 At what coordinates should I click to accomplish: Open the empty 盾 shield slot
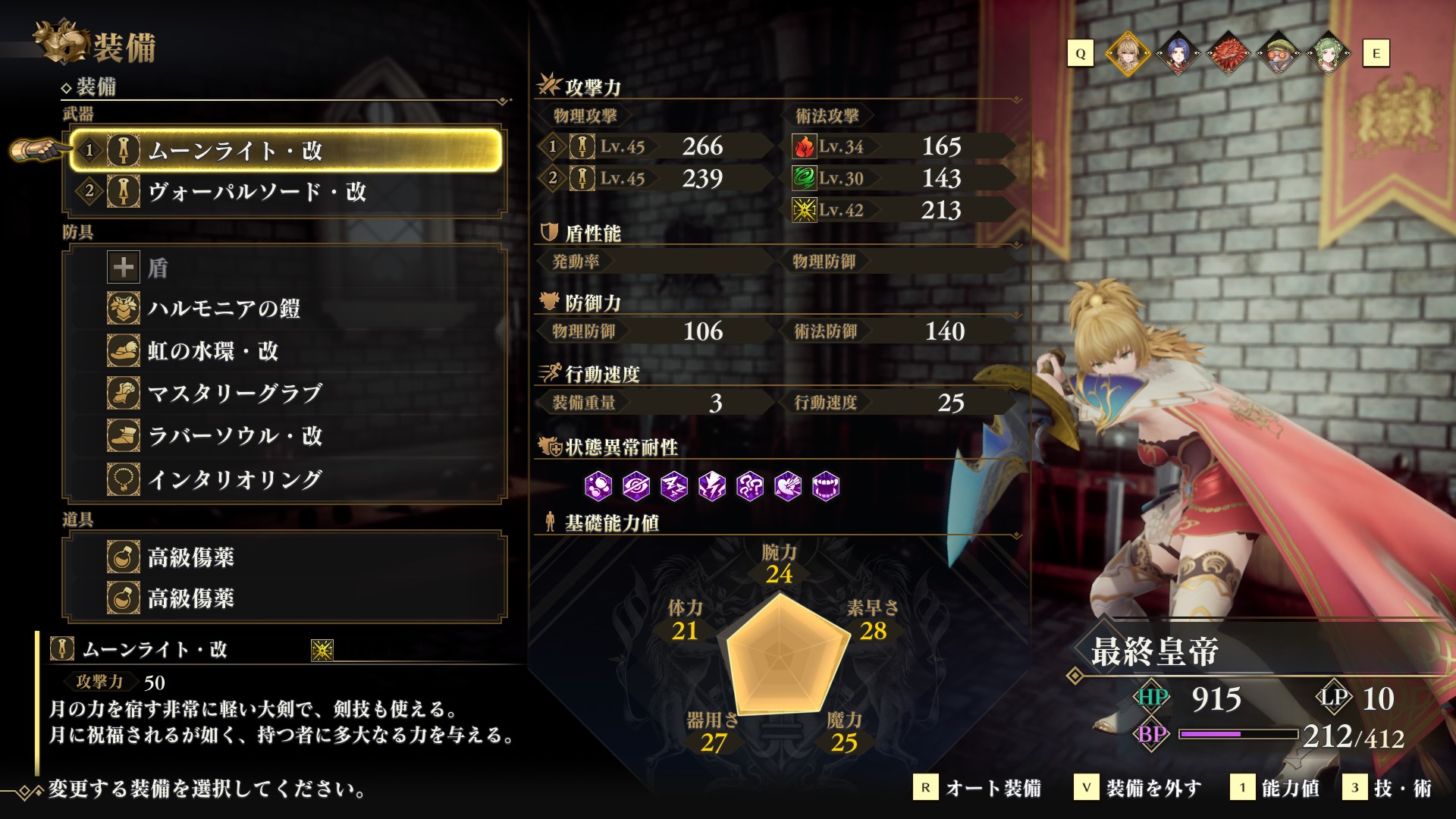tap(285, 267)
